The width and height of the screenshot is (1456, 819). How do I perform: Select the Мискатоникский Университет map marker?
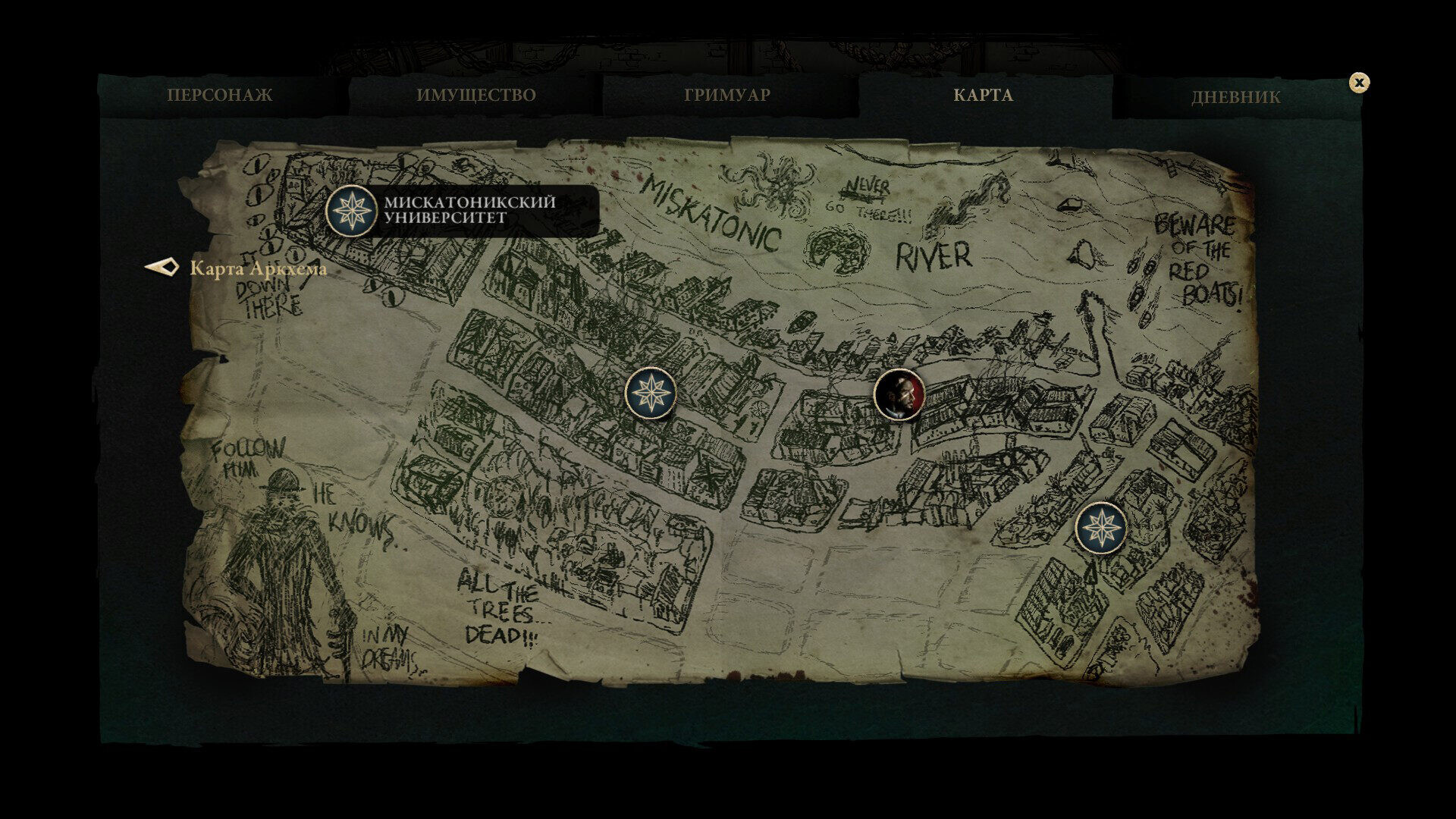pos(352,211)
